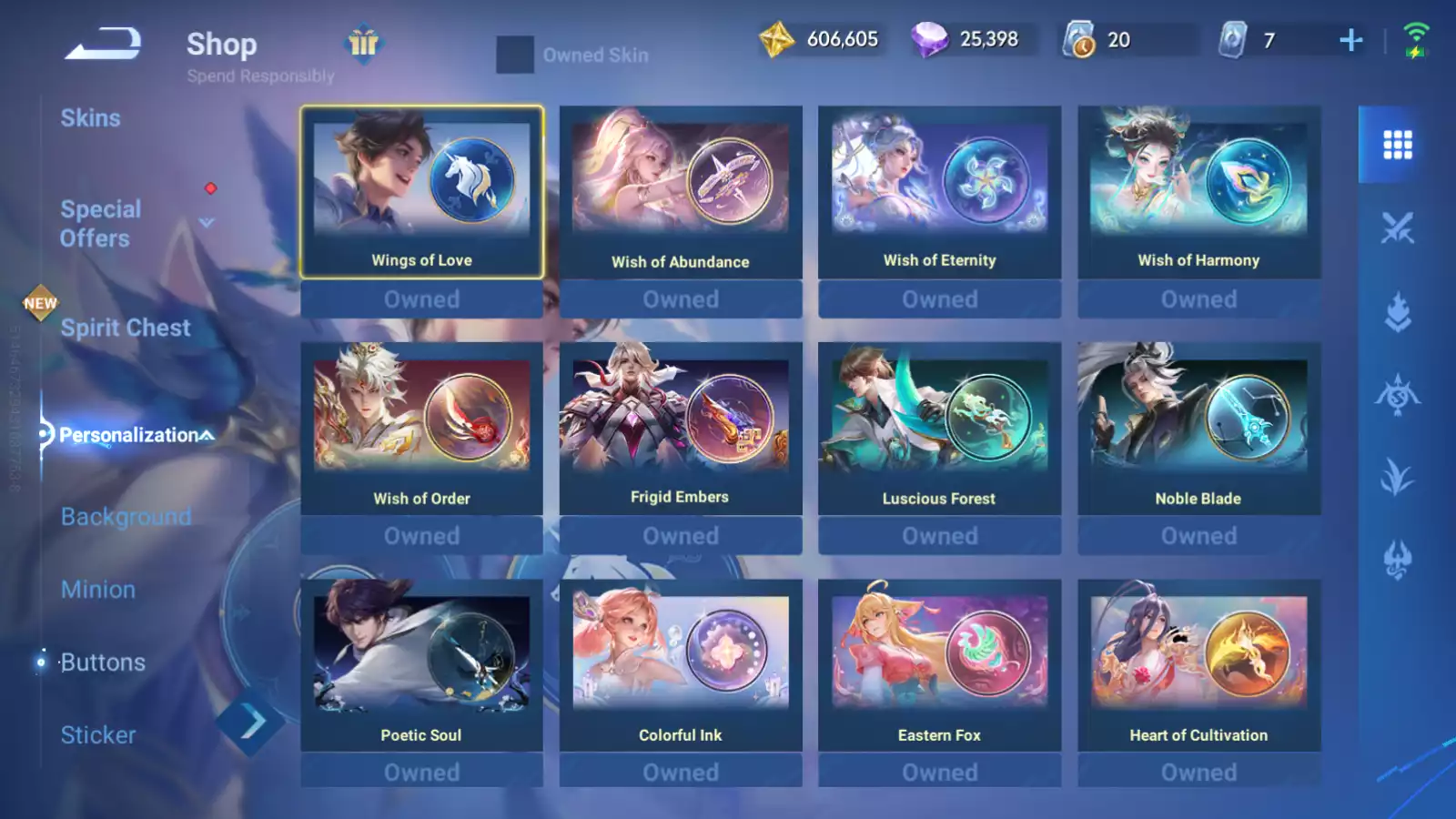The image size is (1456, 819).
Task: Switch to the Background subcategory
Action: (126, 517)
